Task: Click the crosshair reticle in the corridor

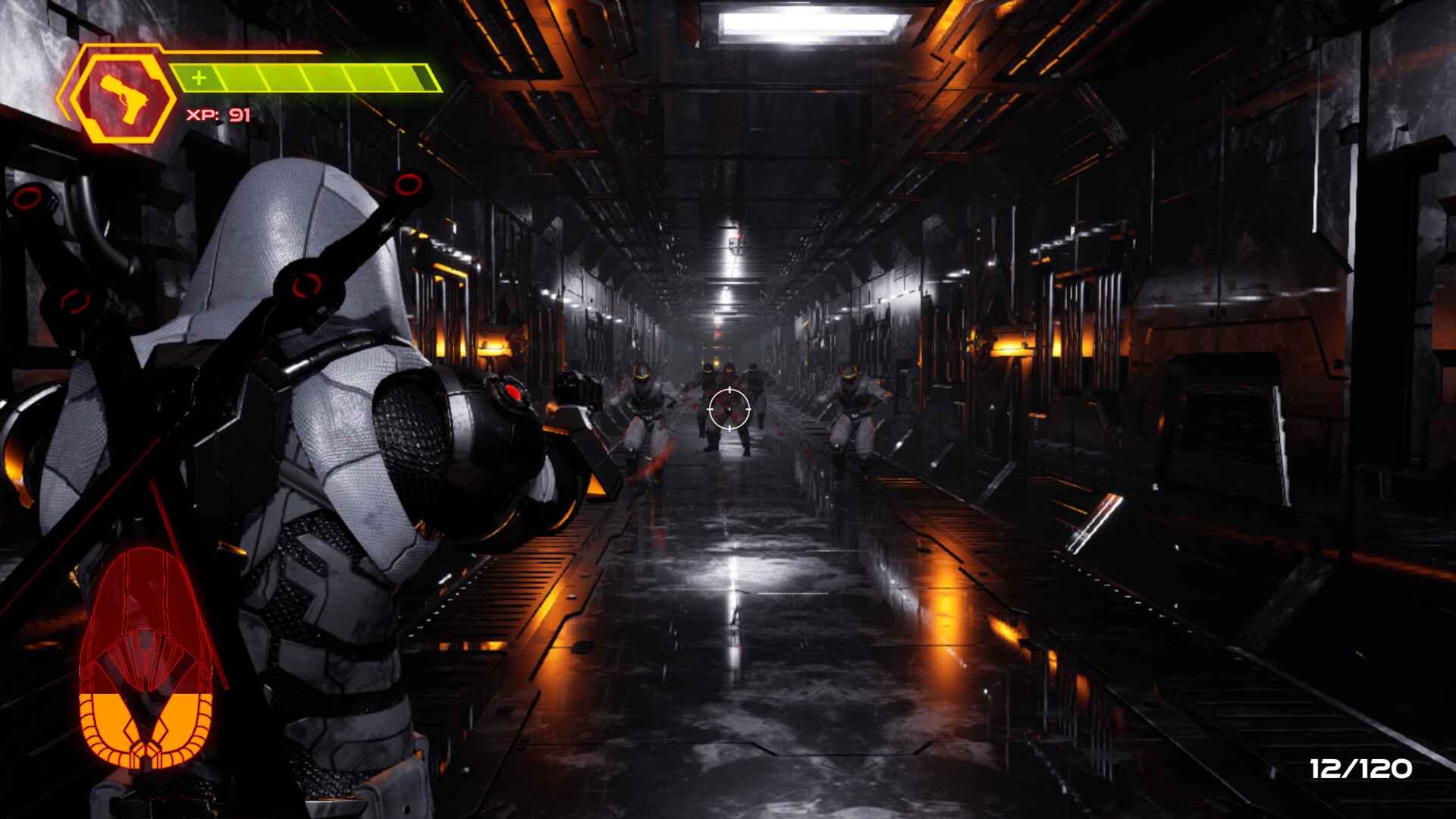Action: 730,410
